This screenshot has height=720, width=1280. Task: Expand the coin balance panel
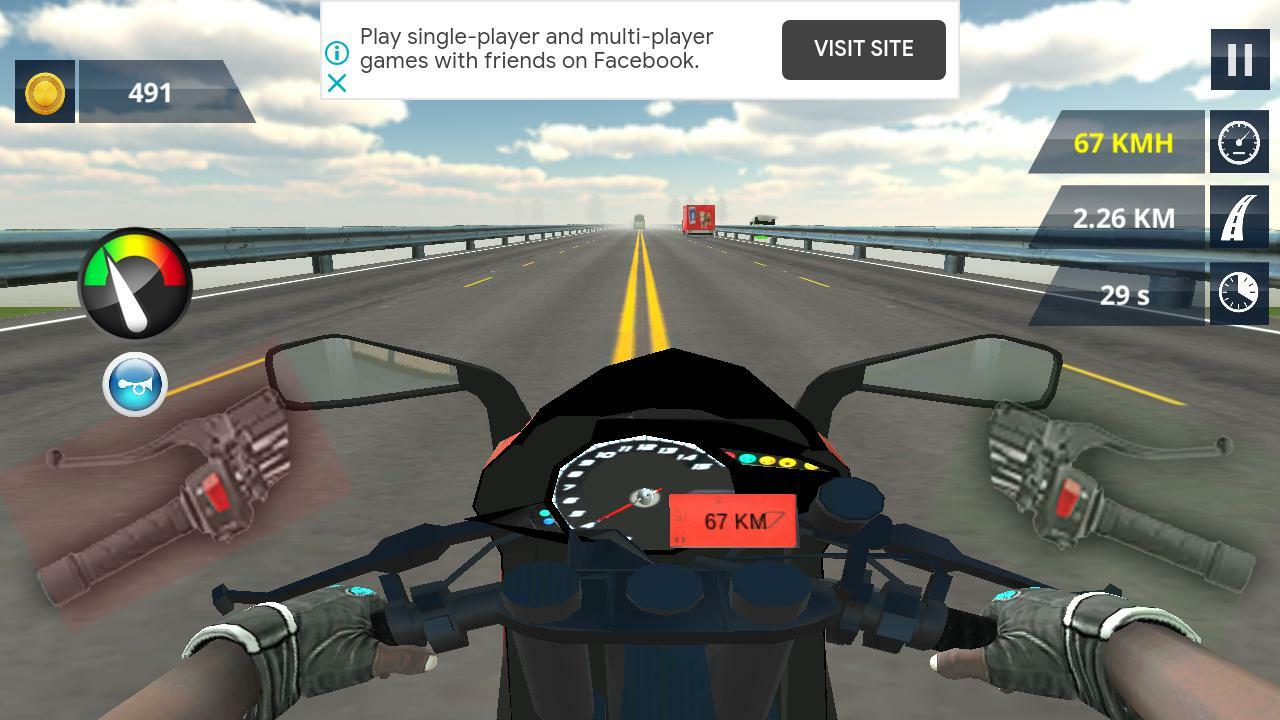coord(160,92)
